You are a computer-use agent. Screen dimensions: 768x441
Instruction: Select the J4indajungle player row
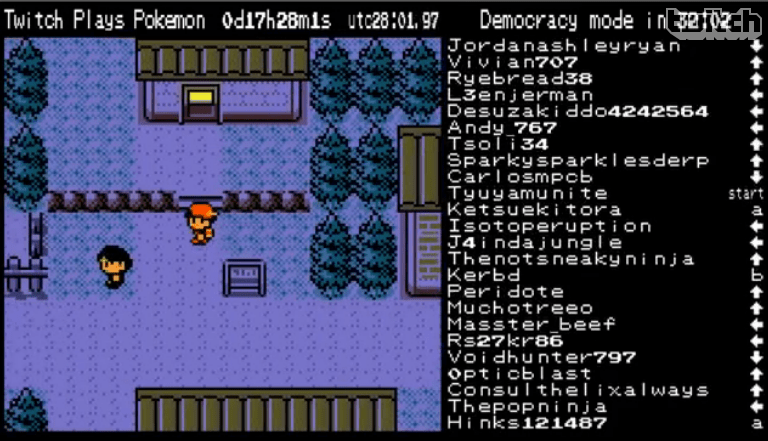coord(535,242)
